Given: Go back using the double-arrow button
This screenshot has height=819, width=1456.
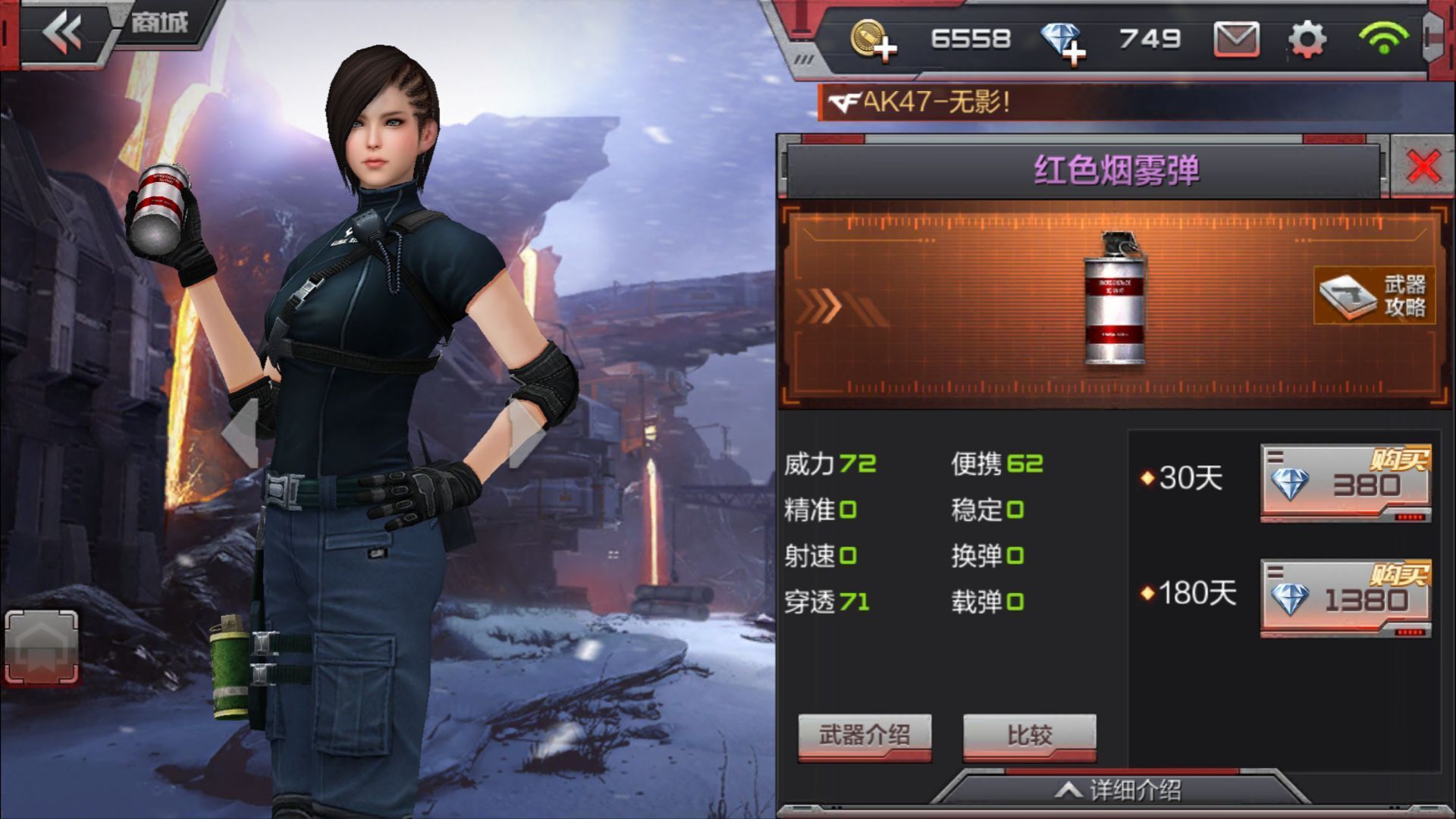Looking at the screenshot, I should tap(62, 33).
